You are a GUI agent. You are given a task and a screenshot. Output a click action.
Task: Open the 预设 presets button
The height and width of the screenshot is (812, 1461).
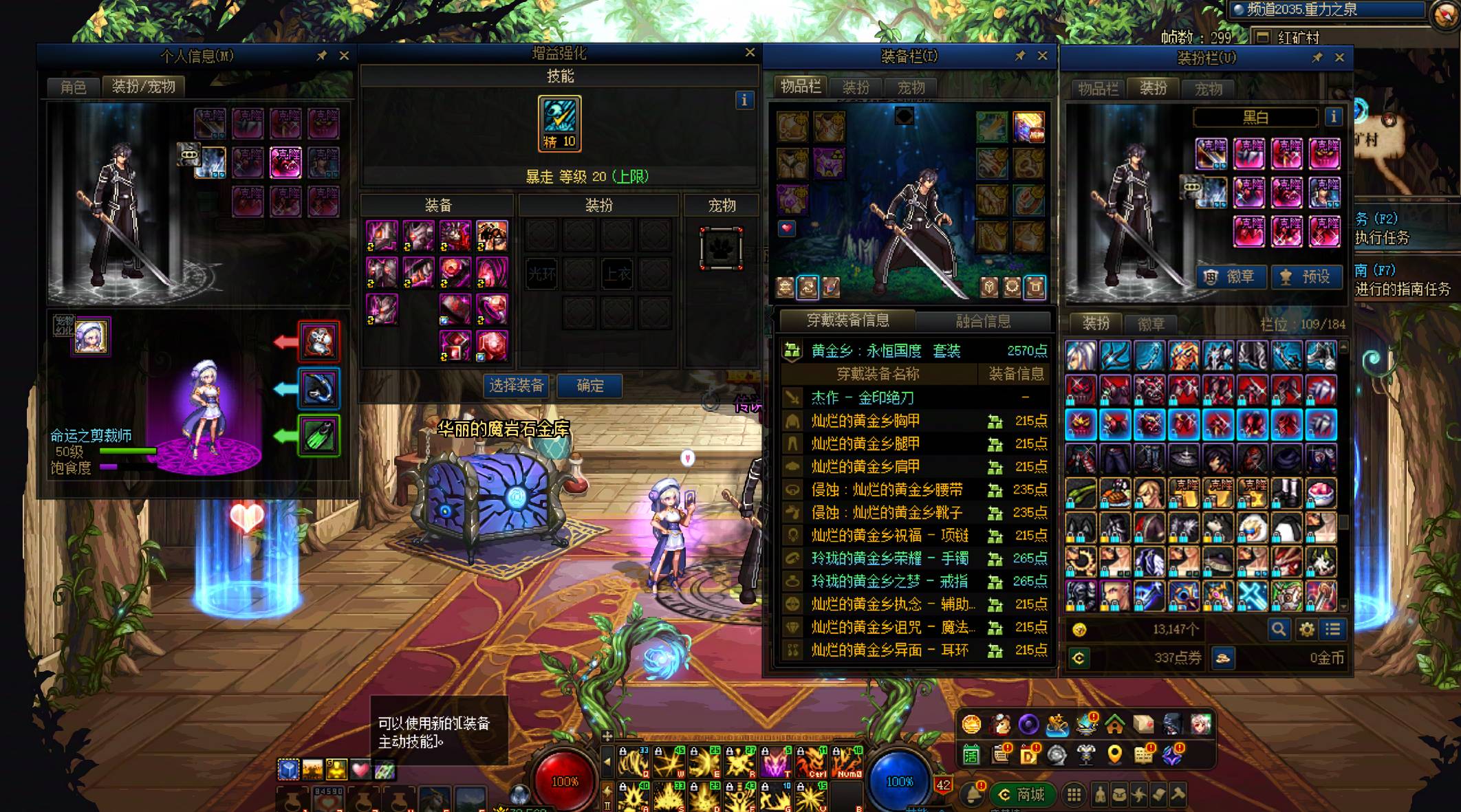click(1306, 277)
